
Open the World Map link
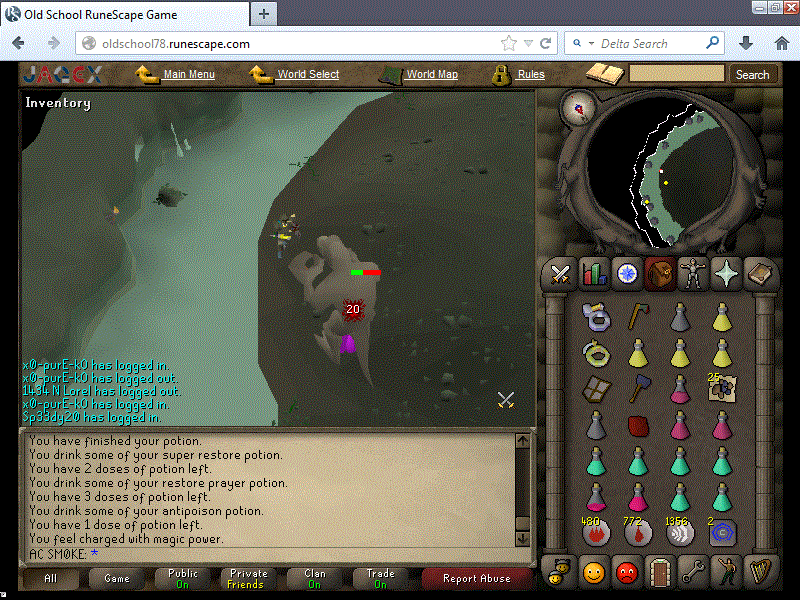431,74
